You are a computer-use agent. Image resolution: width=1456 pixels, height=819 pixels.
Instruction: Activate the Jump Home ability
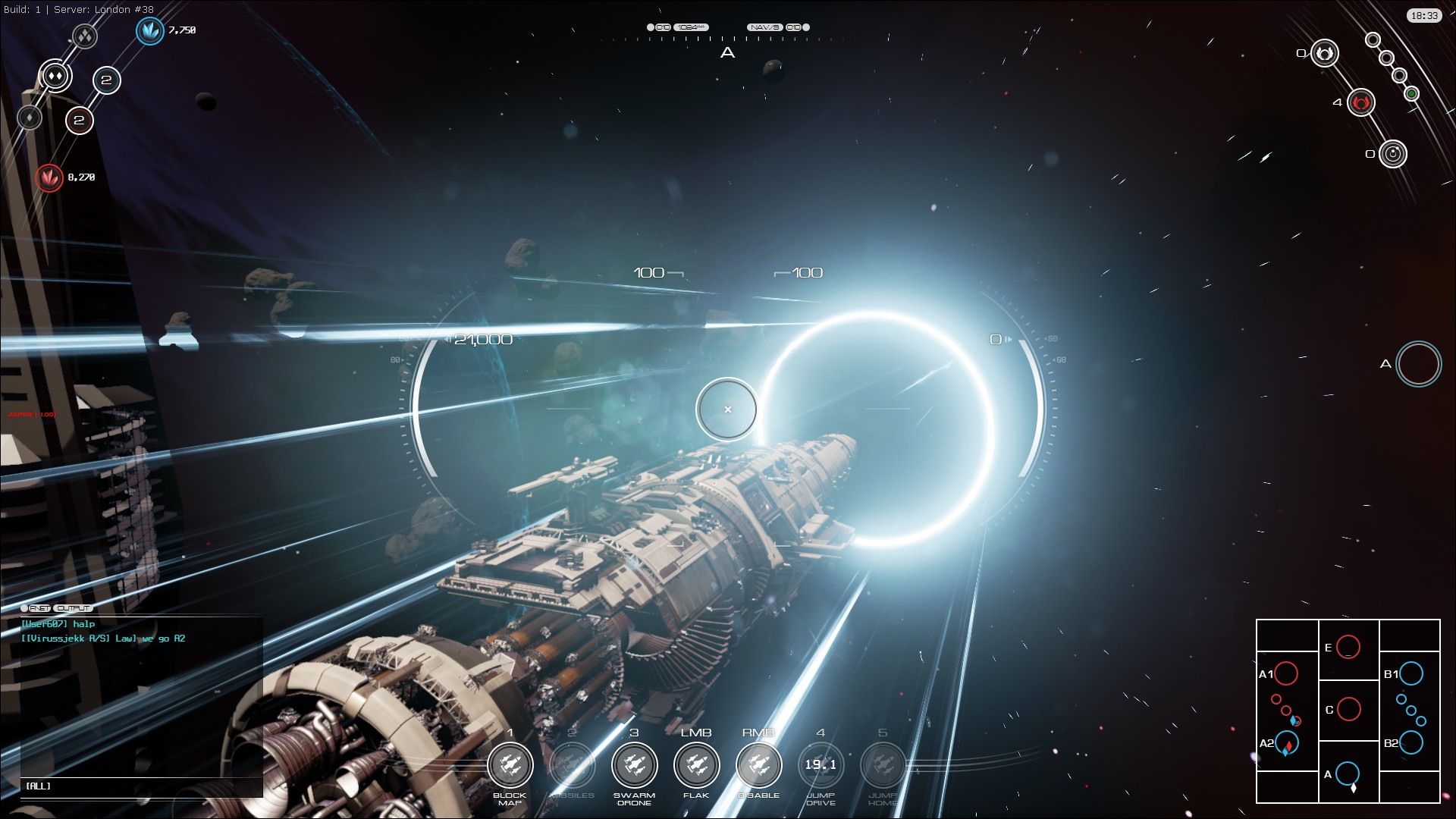pos(883,765)
